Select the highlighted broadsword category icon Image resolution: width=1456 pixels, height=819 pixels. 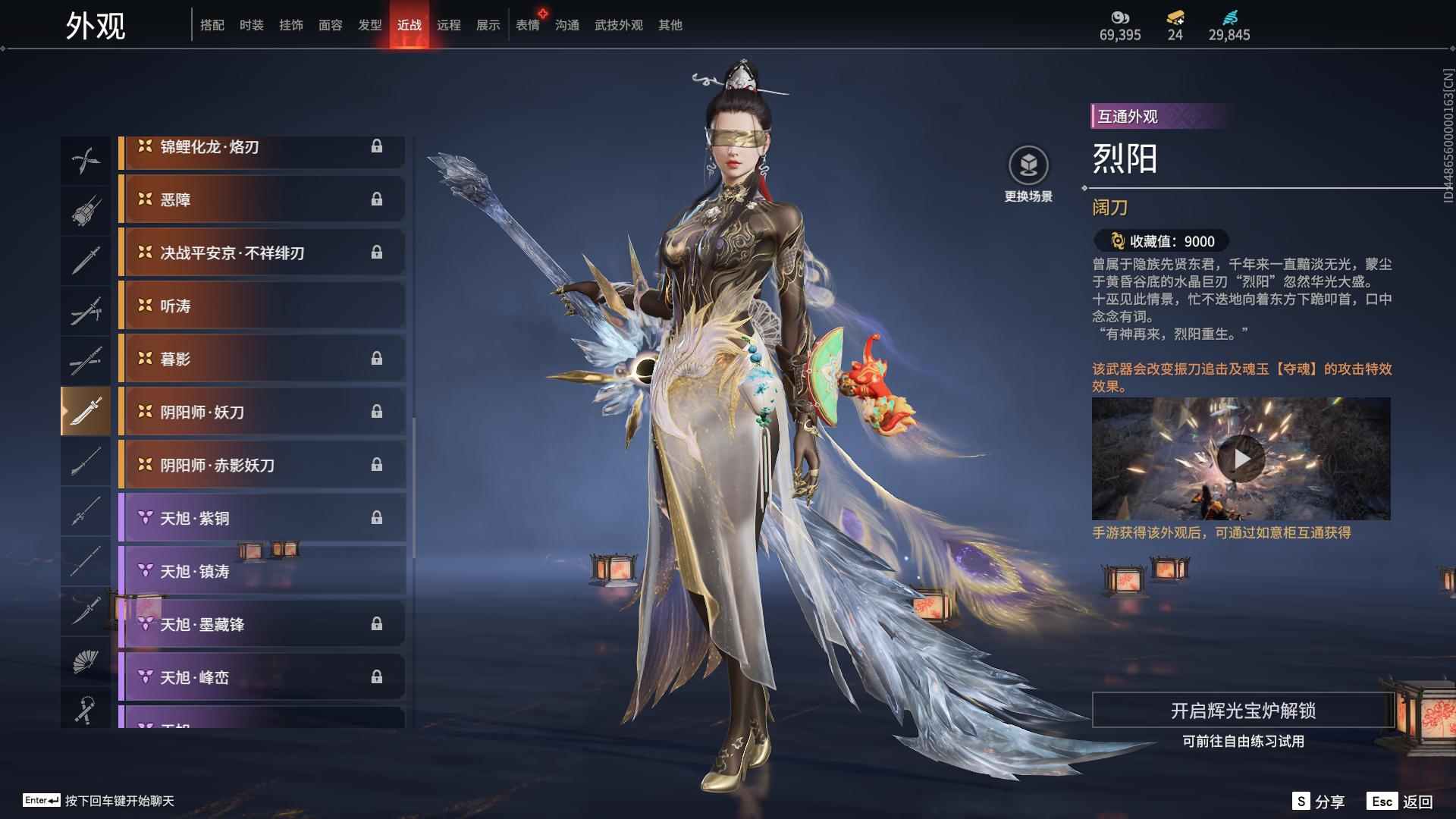(x=86, y=410)
